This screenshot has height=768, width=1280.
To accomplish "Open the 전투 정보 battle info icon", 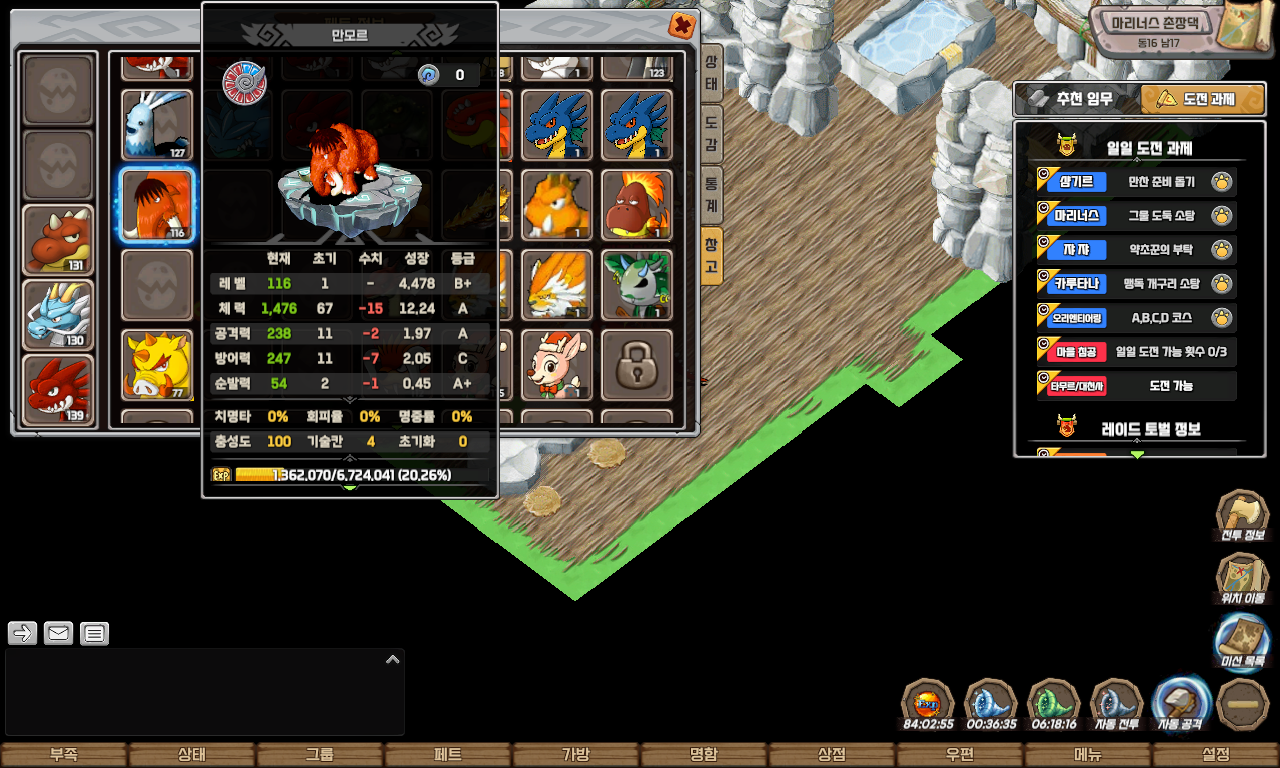I will point(1242,517).
